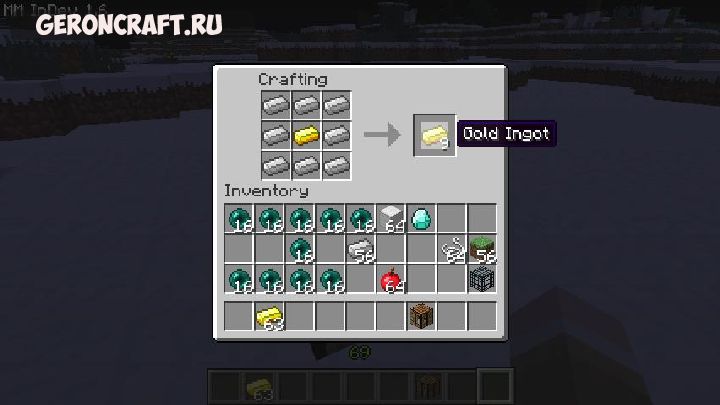720x405 pixels.
Task: Pick up the iron ingot stack of 56
Action: coord(360,248)
